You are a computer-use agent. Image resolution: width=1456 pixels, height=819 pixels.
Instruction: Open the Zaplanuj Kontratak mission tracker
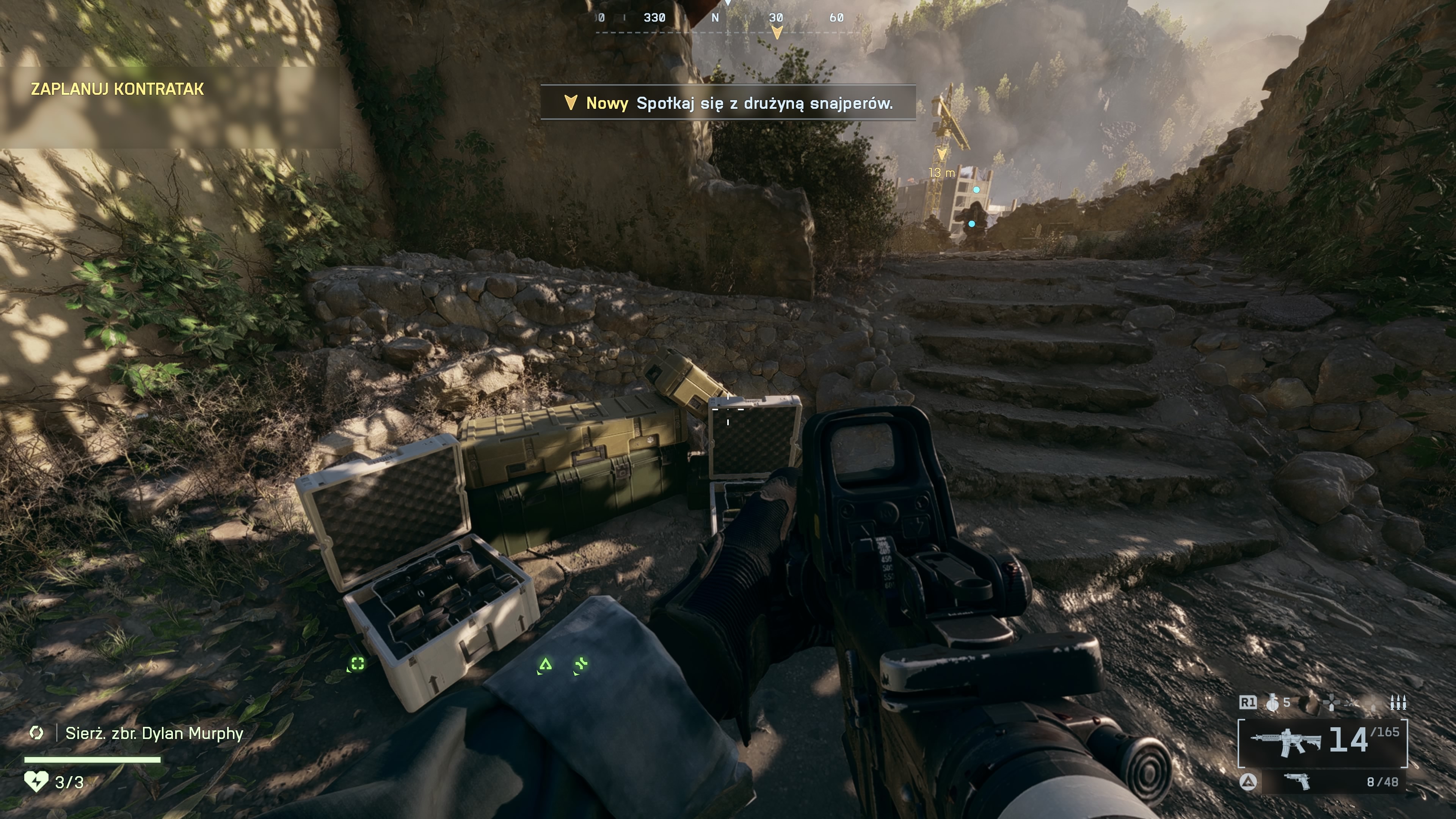point(118,89)
